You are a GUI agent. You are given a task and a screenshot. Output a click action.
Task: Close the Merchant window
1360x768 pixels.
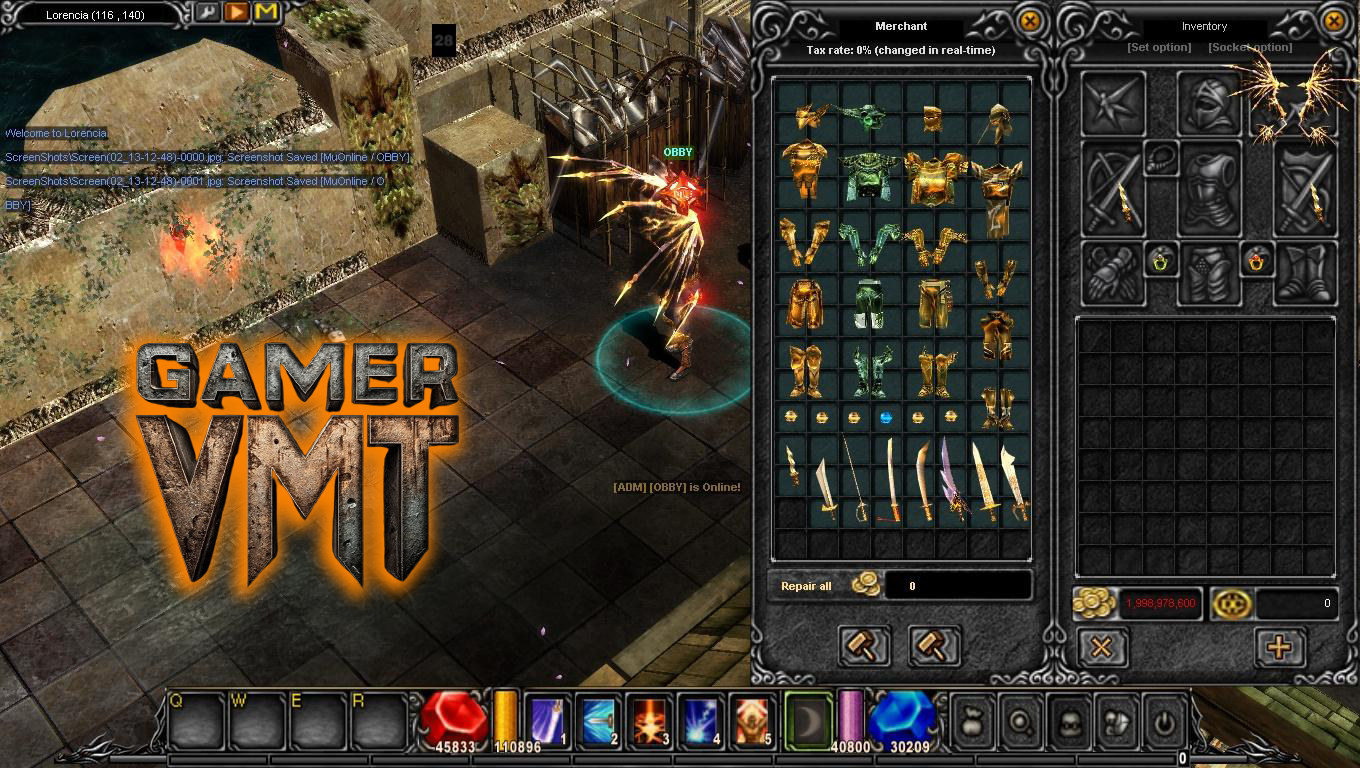1029,21
